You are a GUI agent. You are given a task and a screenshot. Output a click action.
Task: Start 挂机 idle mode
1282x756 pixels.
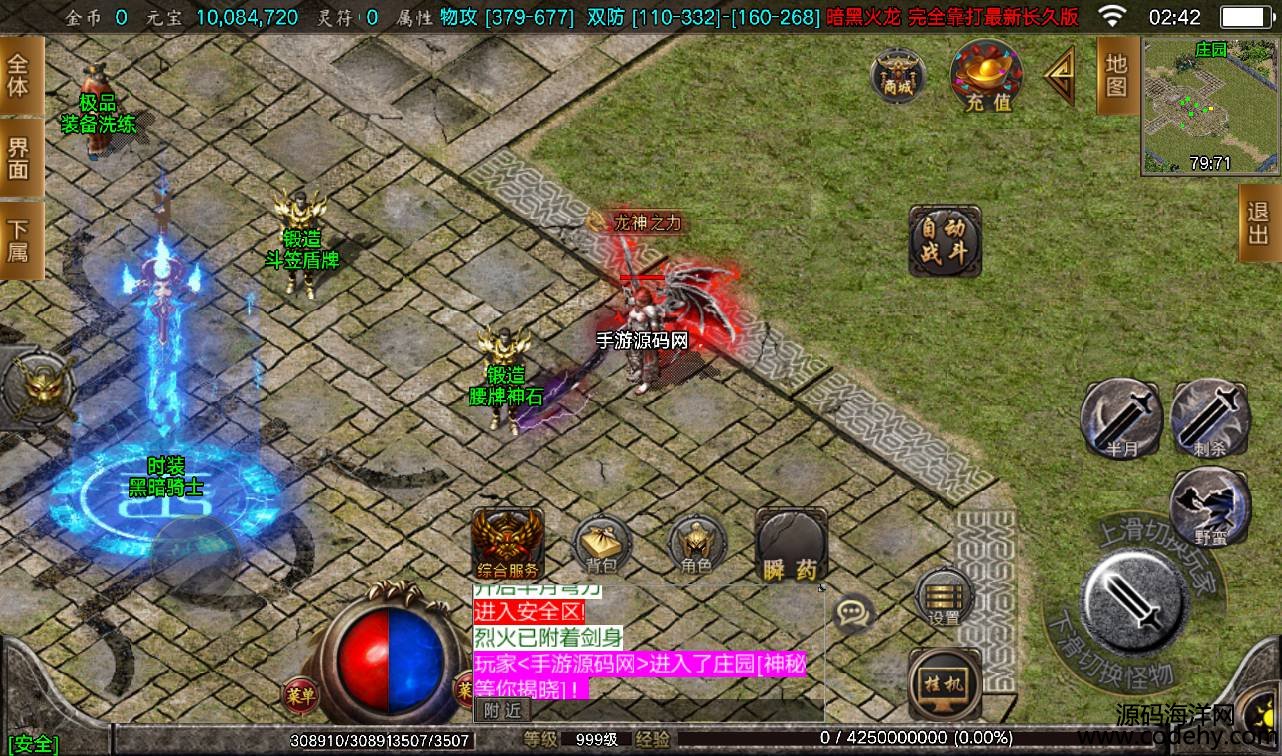pos(944,682)
